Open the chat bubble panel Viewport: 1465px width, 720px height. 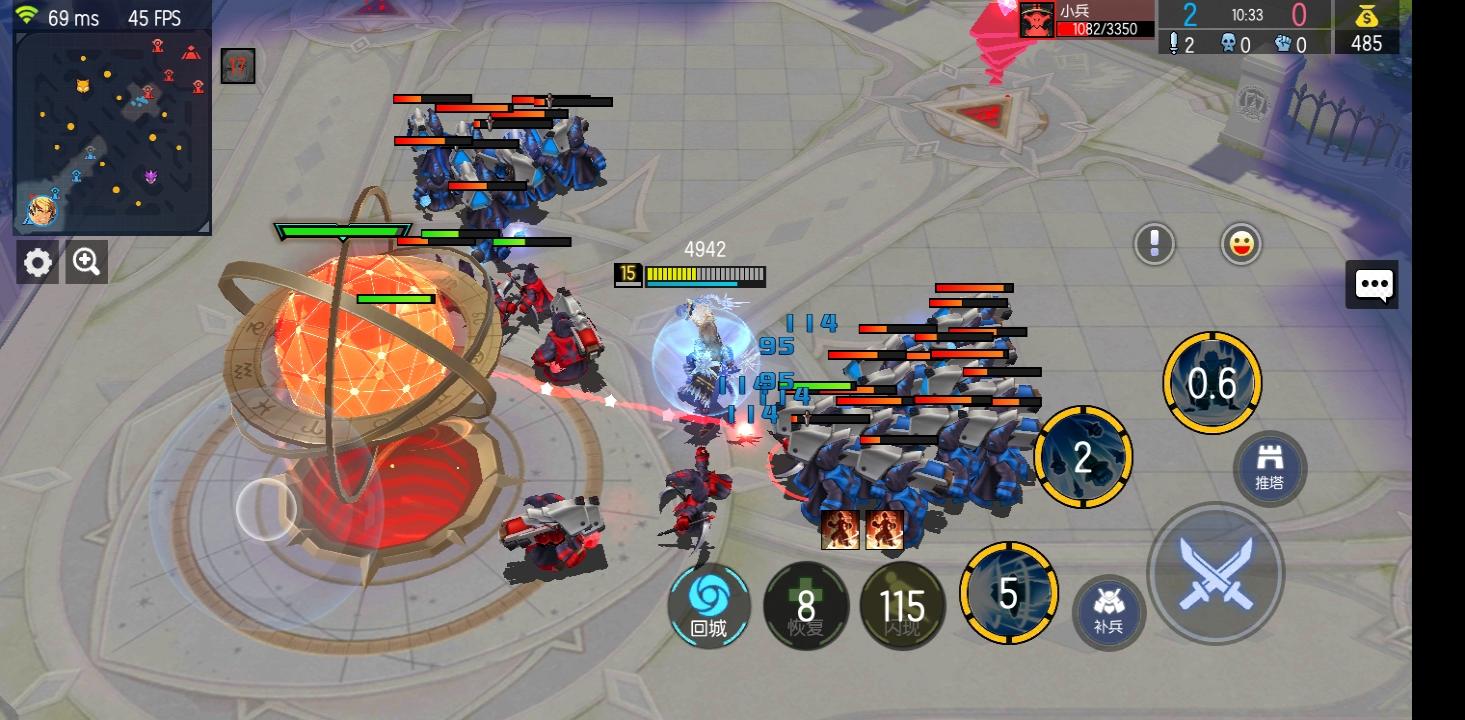tap(1372, 285)
